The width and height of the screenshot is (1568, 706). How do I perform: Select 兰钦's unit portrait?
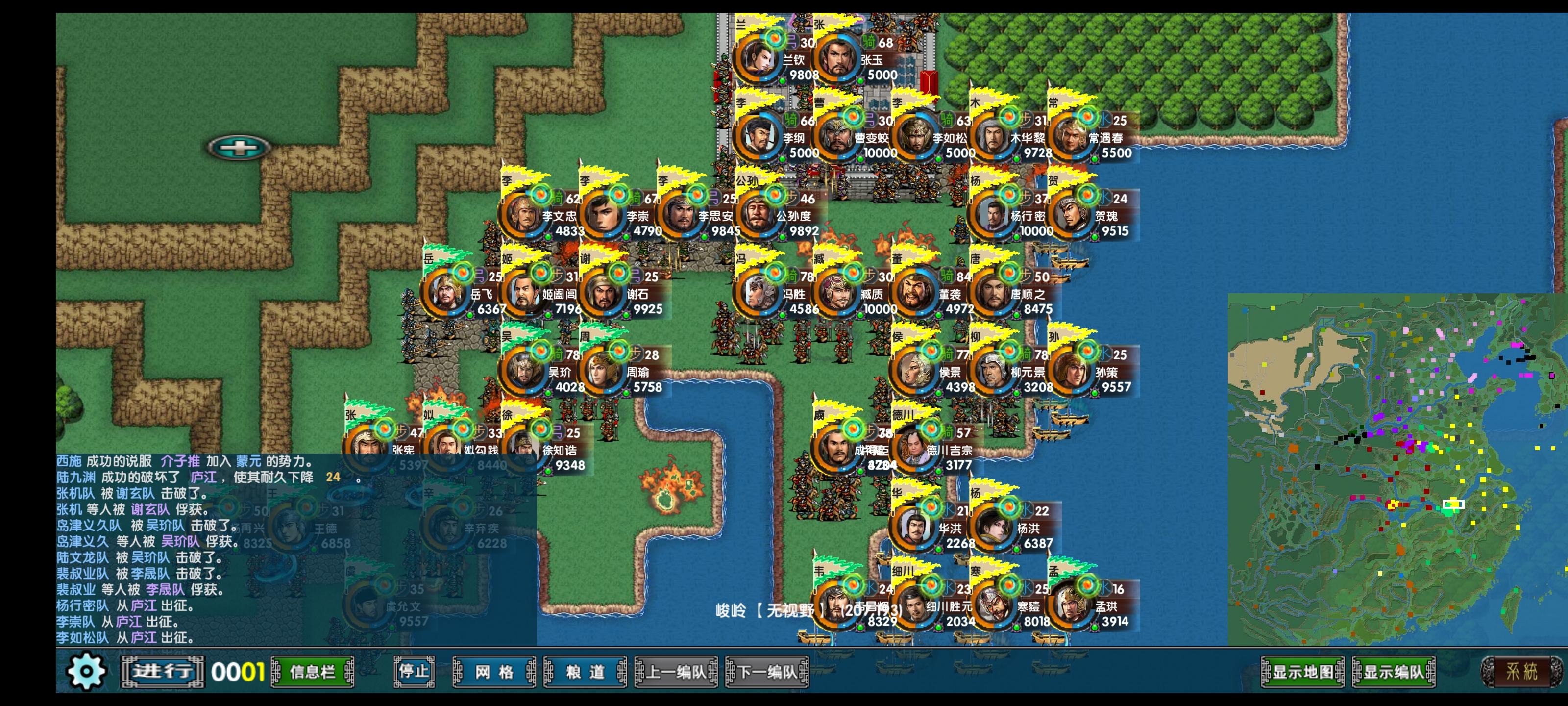tap(759, 58)
